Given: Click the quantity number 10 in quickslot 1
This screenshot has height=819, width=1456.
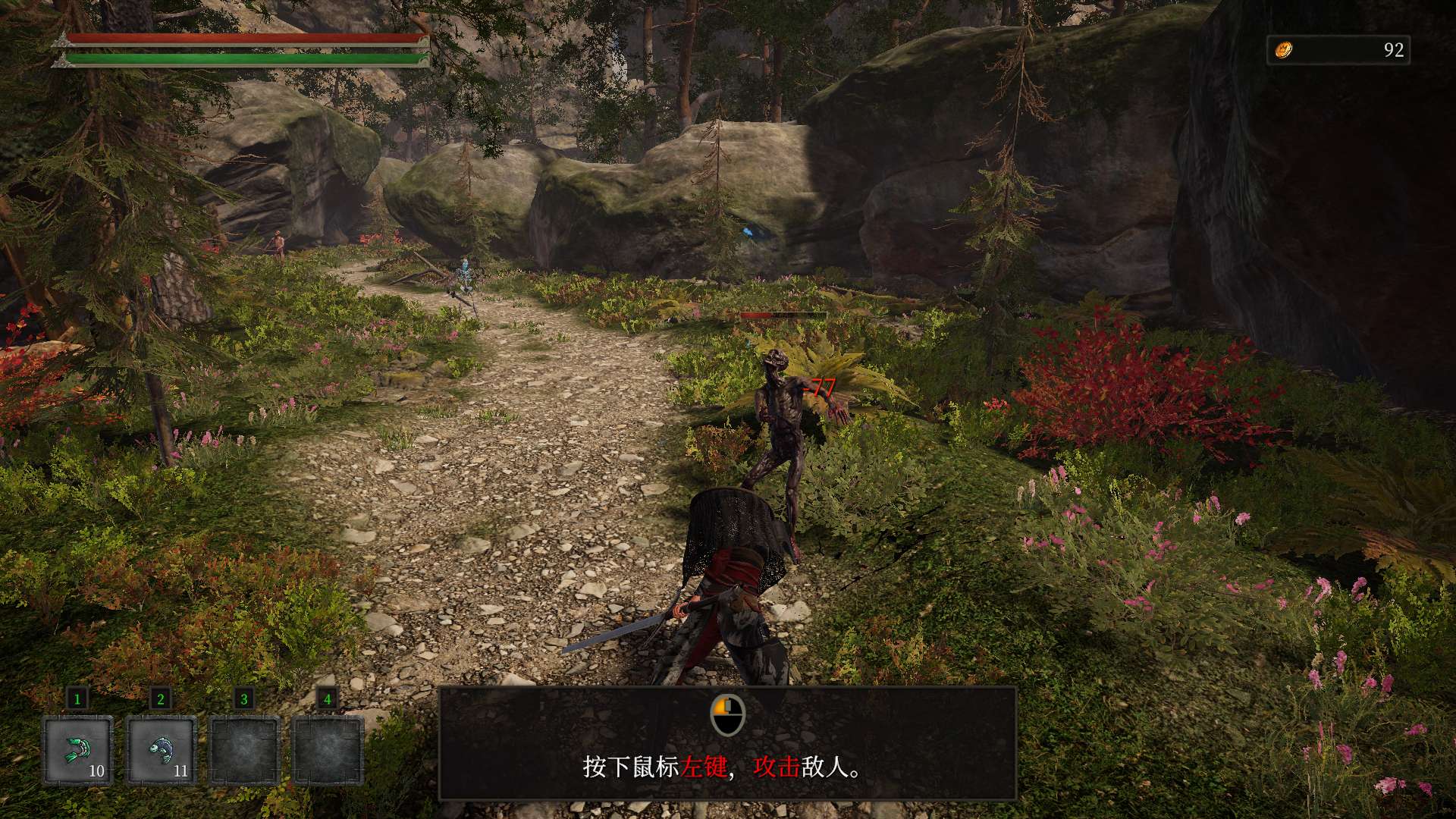Looking at the screenshot, I should point(96,772).
